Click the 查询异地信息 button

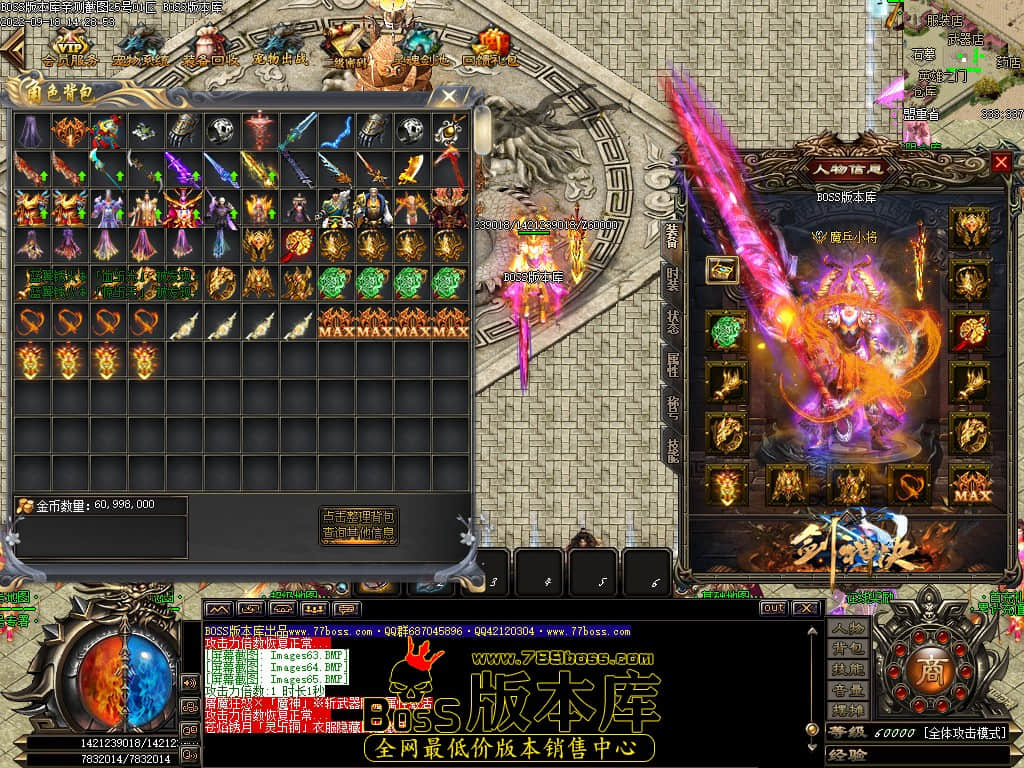tap(358, 534)
